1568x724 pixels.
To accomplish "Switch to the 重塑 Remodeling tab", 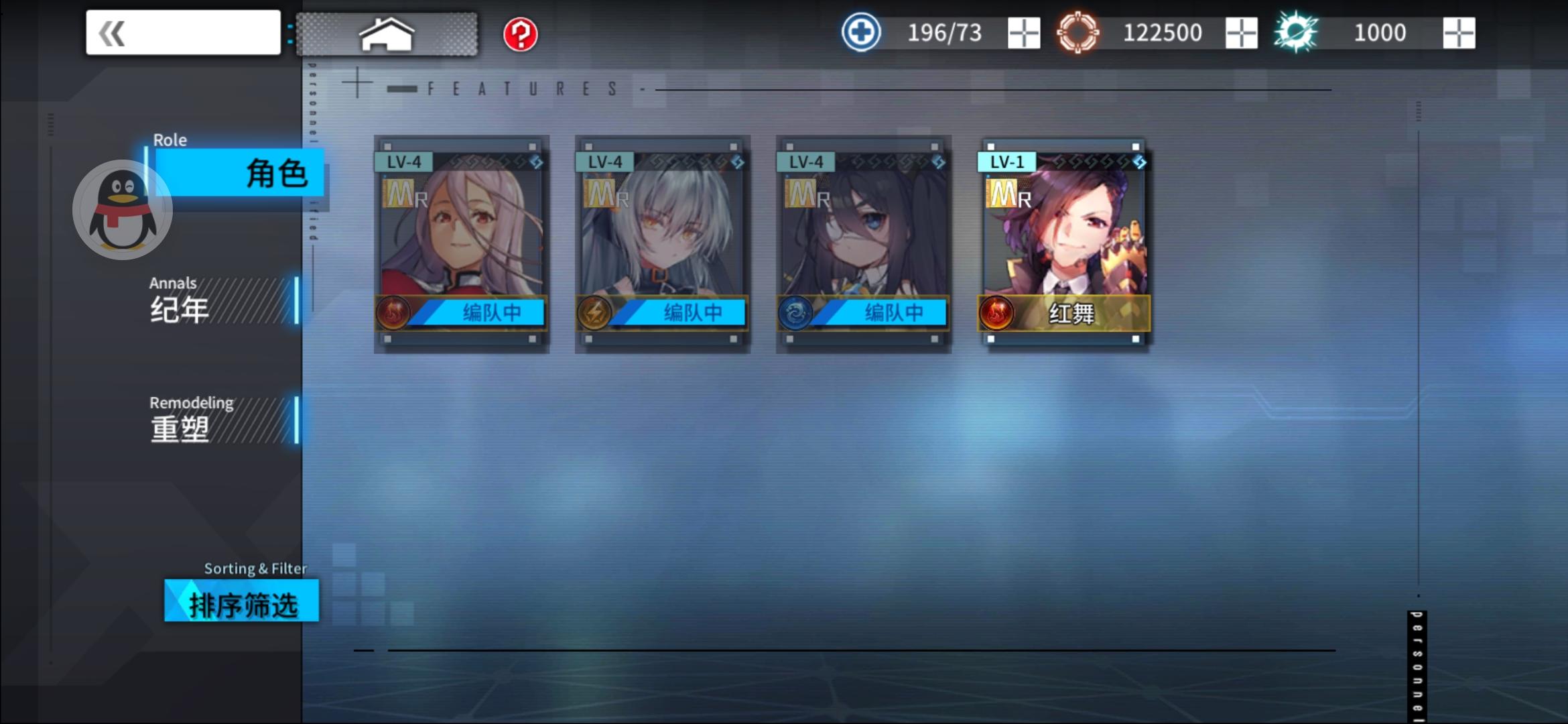I will 178,427.
